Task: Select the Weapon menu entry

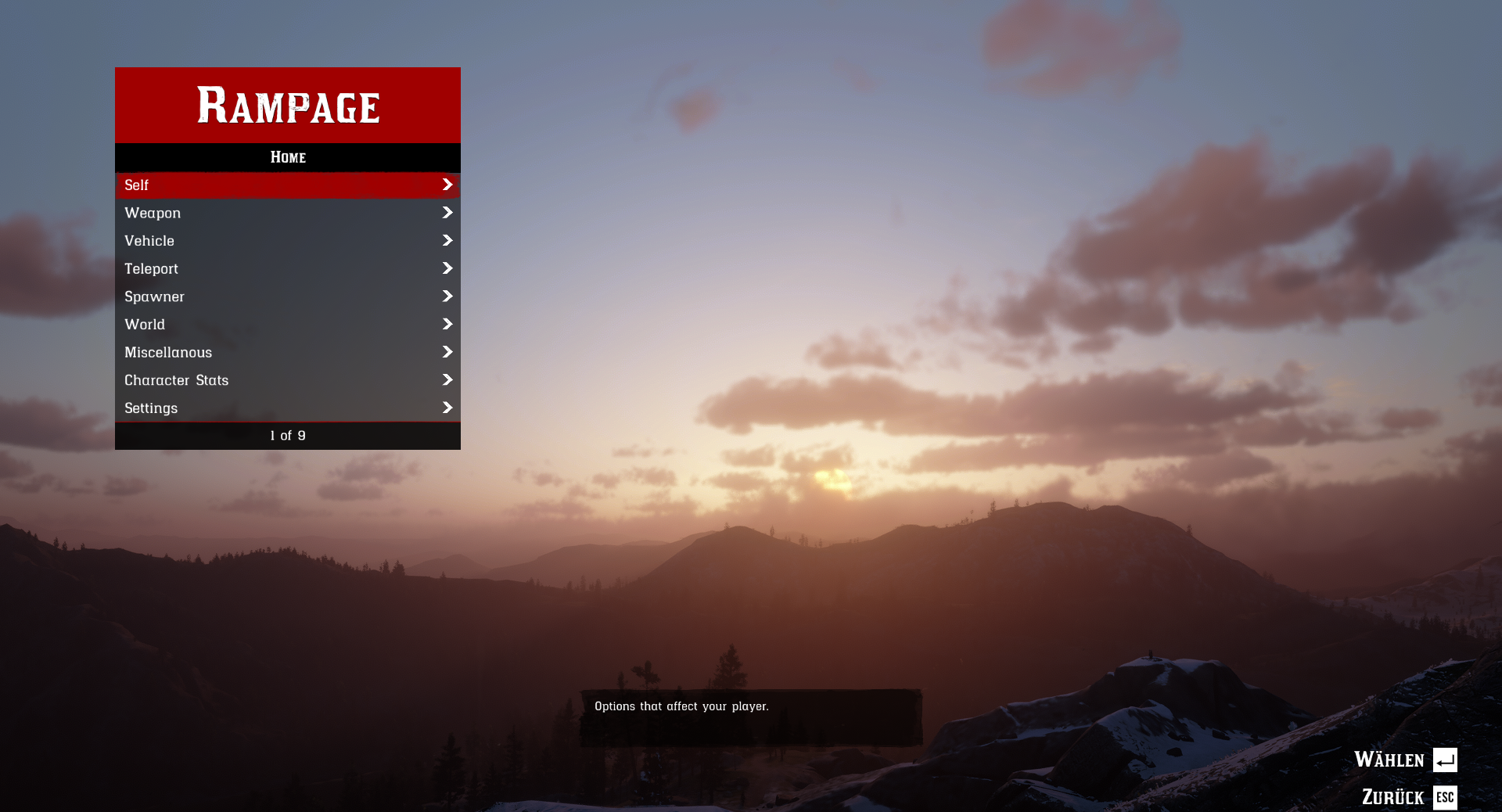Action: pyautogui.click(x=287, y=213)
